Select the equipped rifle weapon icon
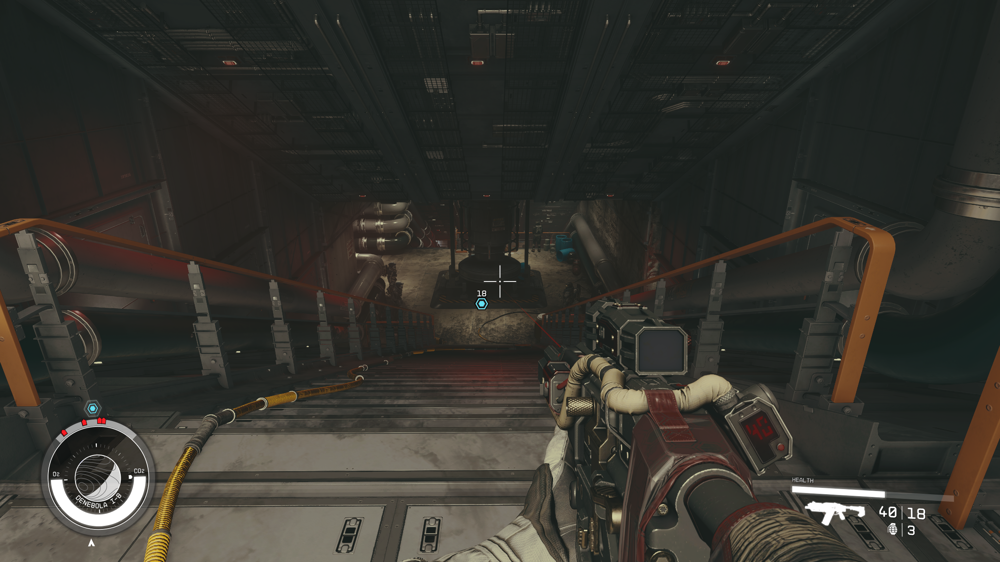This screenshot has height=562, width=1000. 833,514
